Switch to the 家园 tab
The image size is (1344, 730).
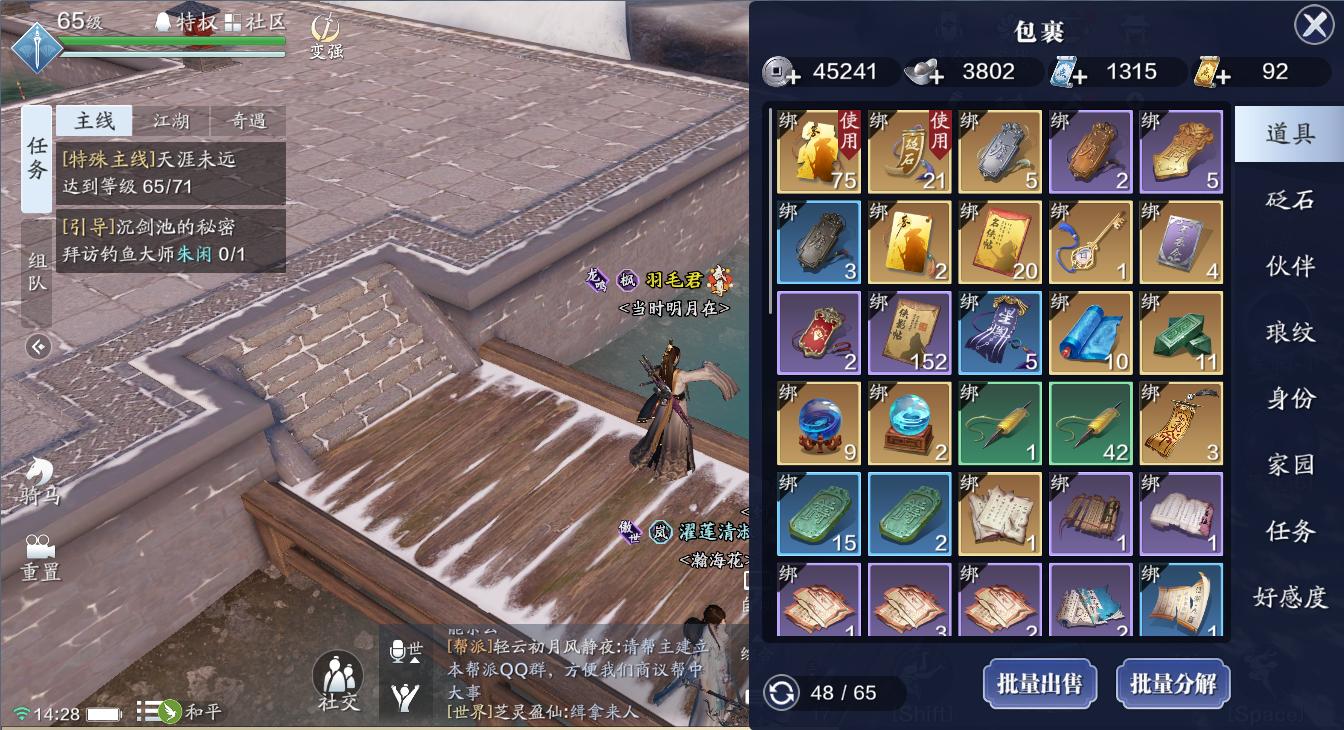pos(1290,465)
